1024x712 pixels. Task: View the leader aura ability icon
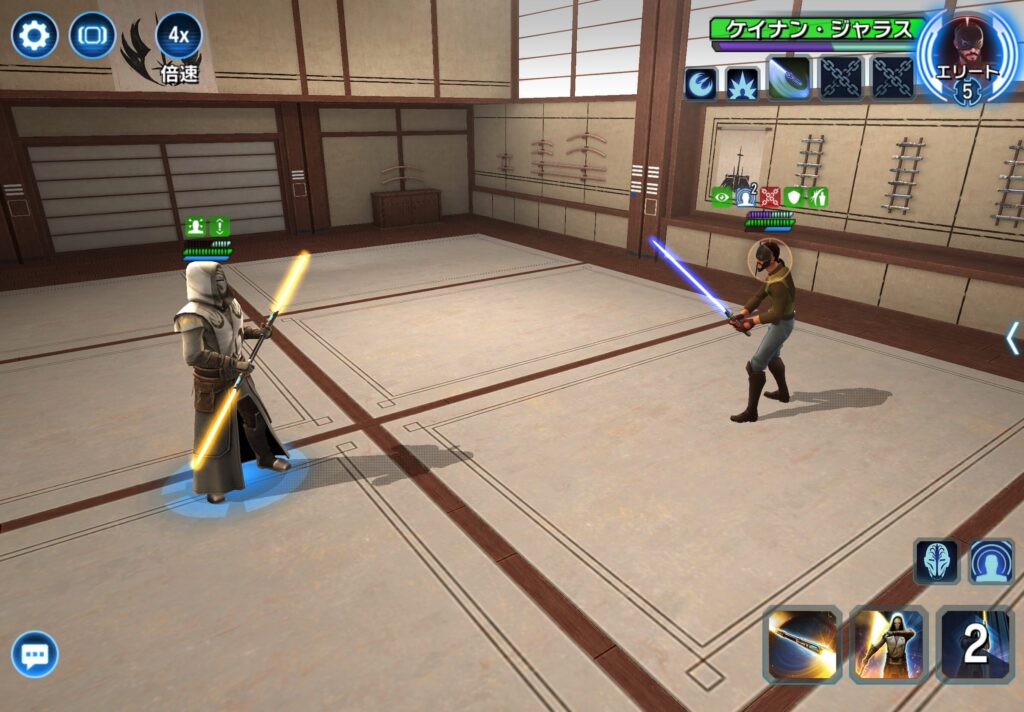[x=991, y=561]
